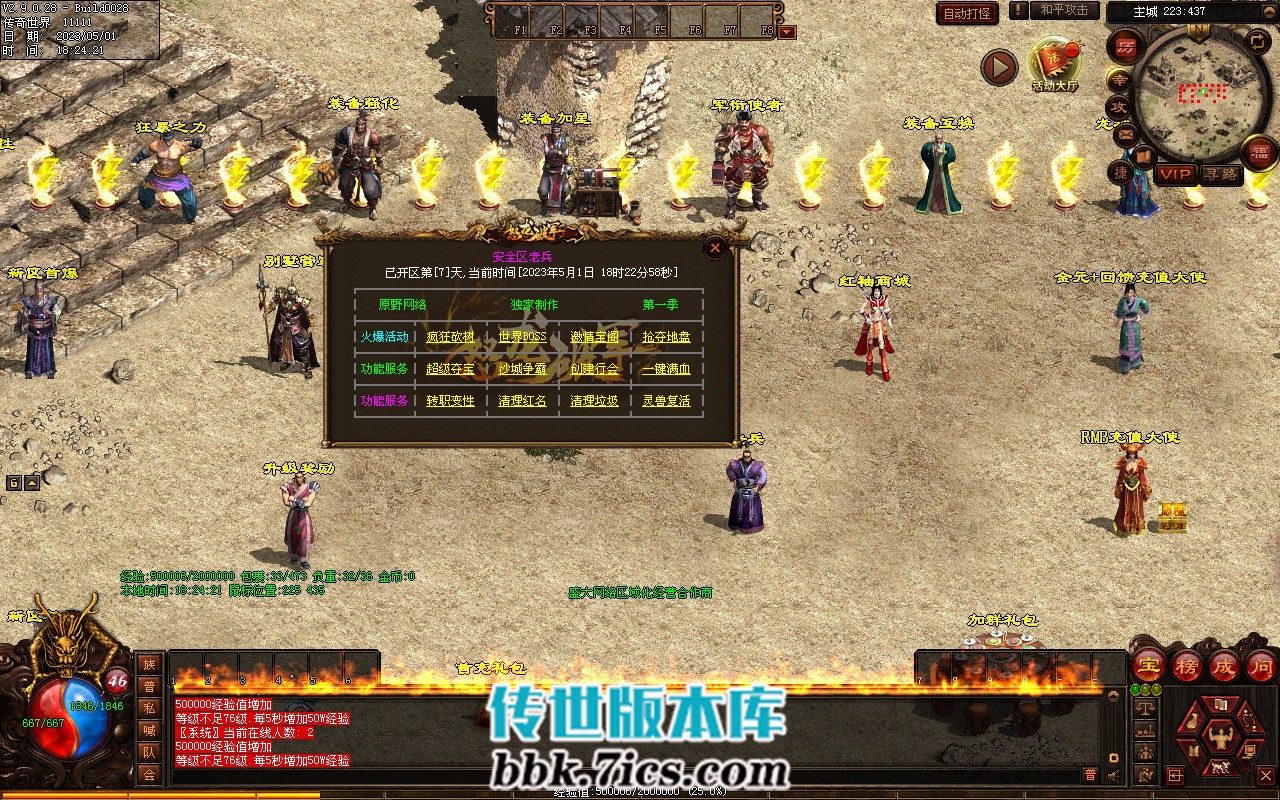Choose 创建行会 to create a guild

tap(594, 369)
